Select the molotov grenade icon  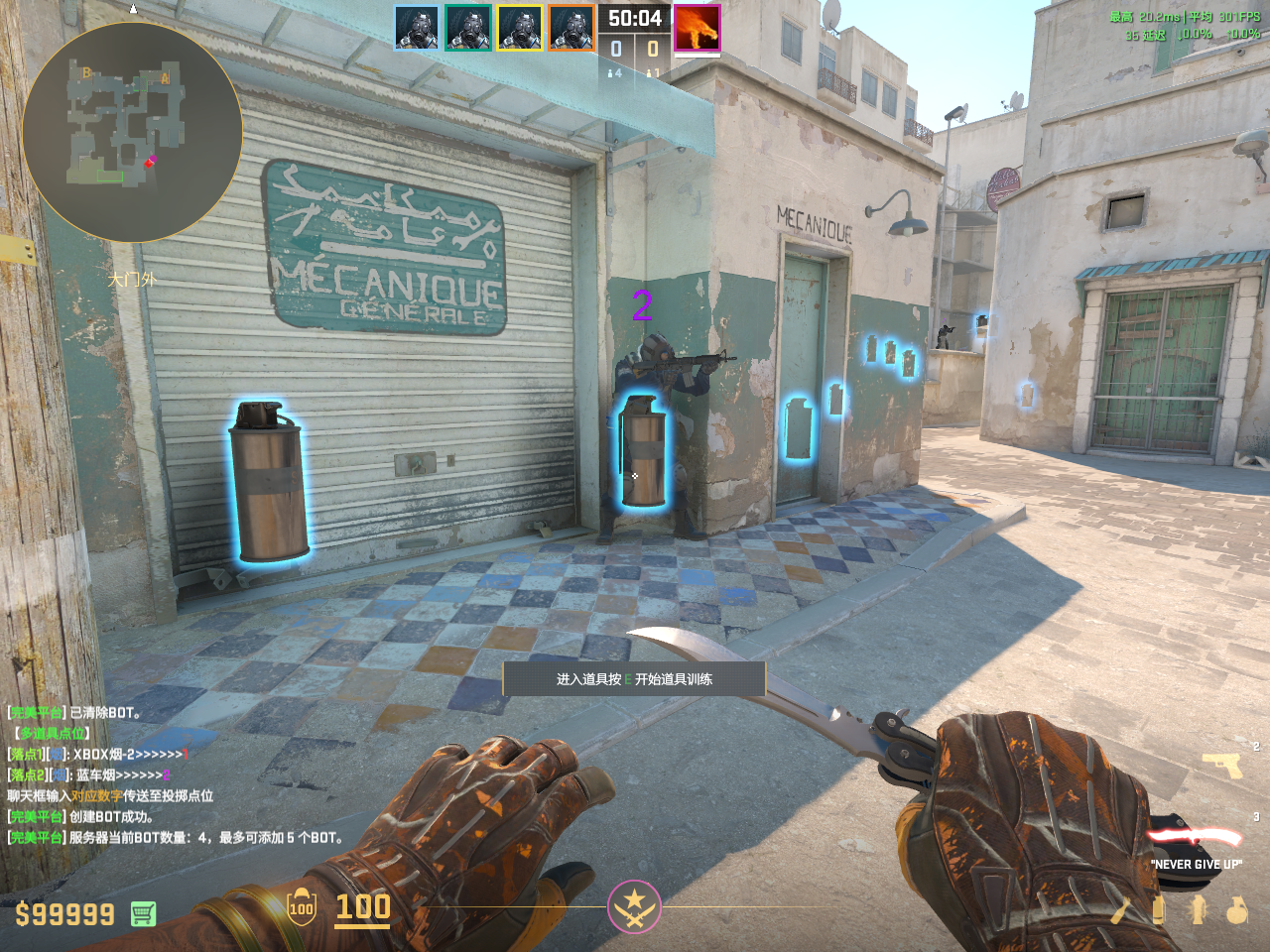click(x=1122, y=909)
